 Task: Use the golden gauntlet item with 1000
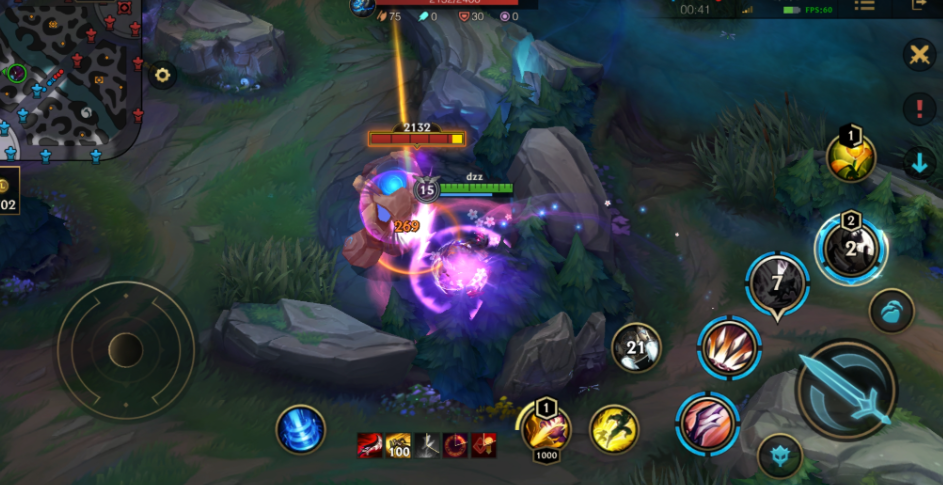(546, 428)
